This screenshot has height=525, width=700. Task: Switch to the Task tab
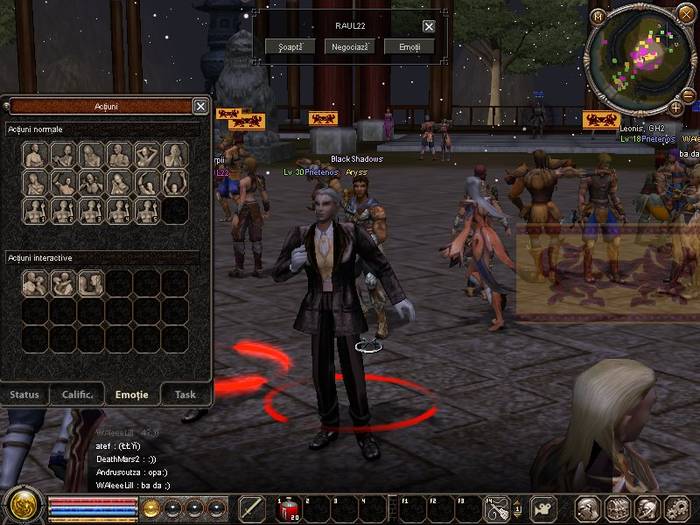click(x=185, y=394)
